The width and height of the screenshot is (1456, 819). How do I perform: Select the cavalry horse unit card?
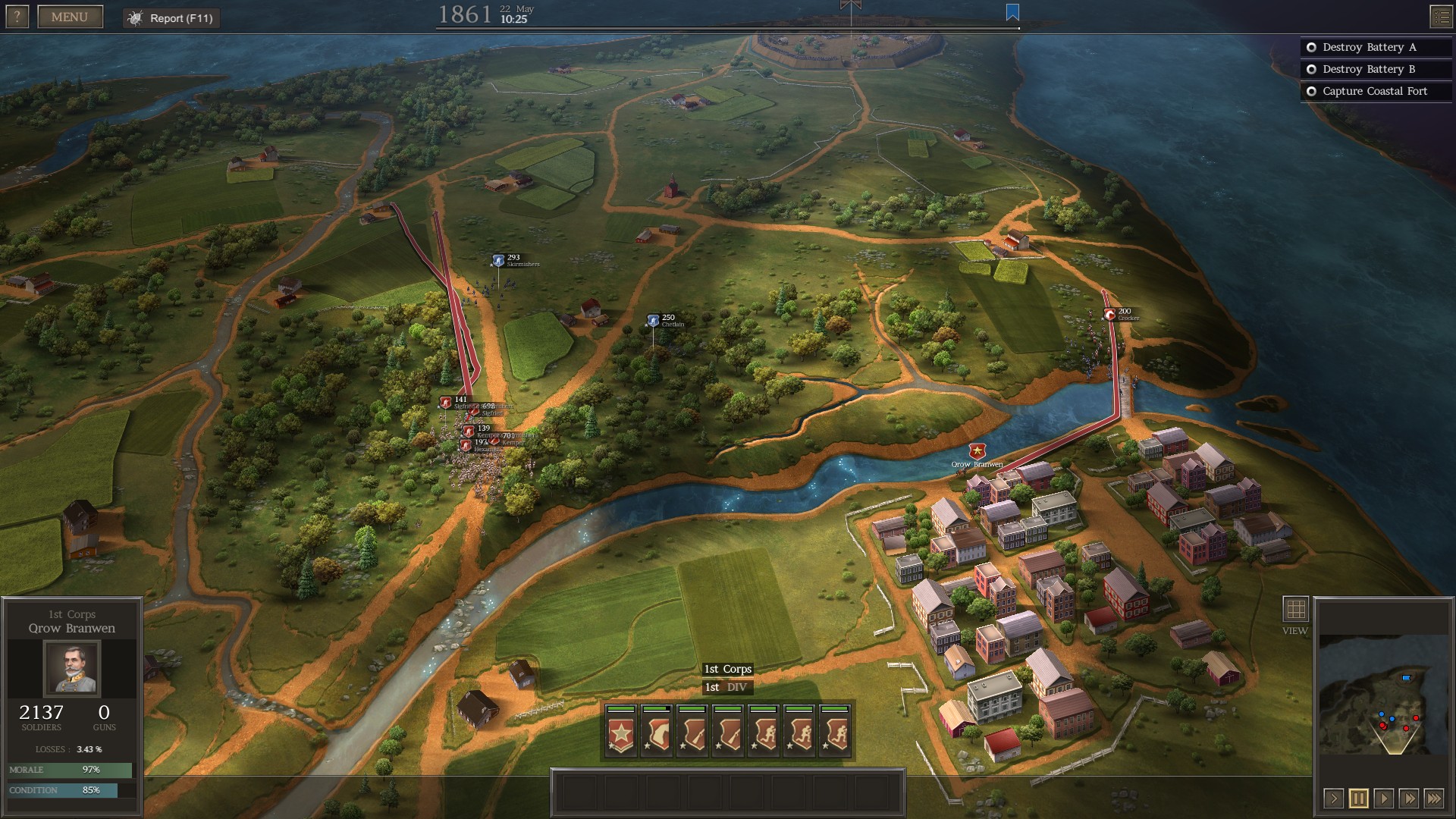pos(657,731)
